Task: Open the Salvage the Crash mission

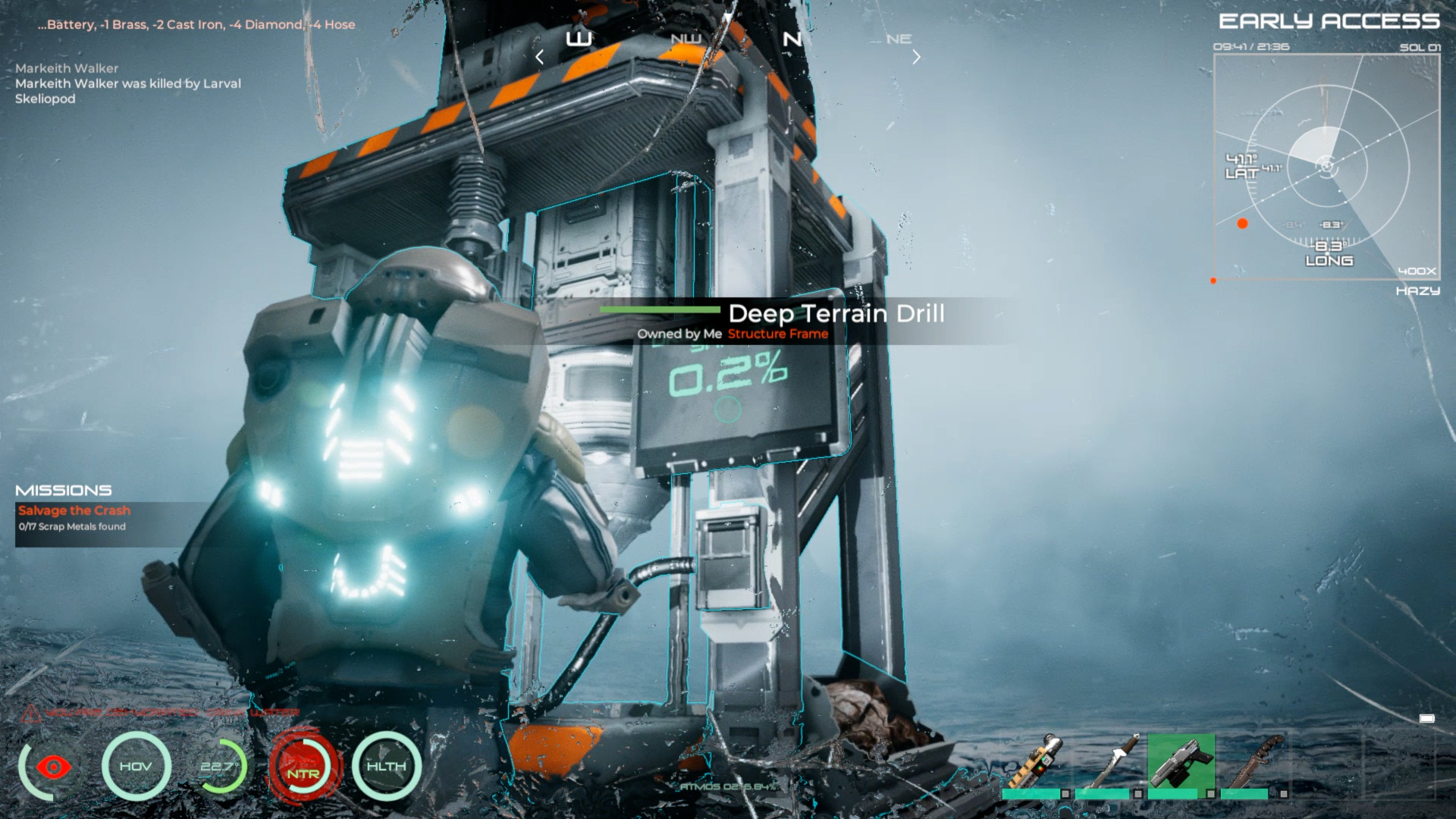Action: (74, 511)
